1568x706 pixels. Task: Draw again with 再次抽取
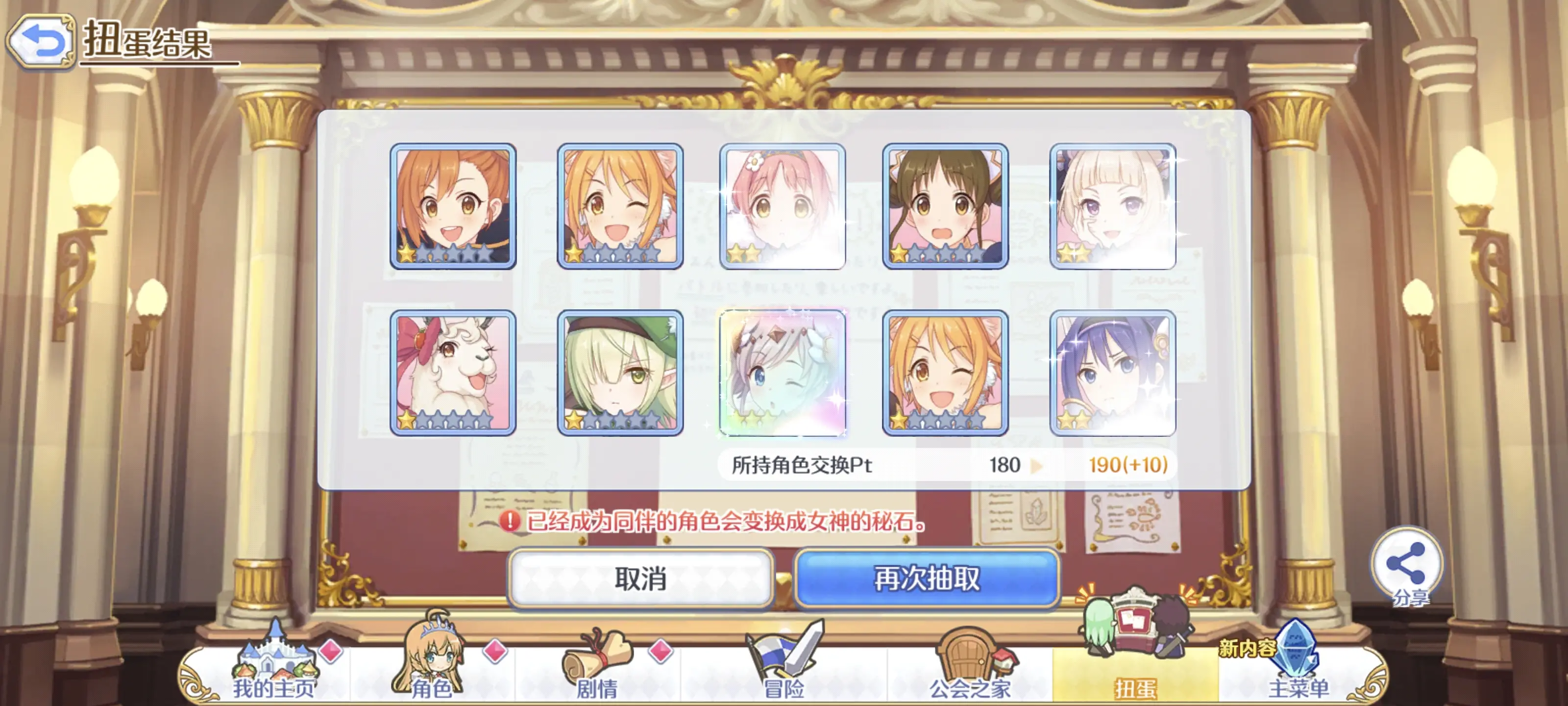pos(927,578)
